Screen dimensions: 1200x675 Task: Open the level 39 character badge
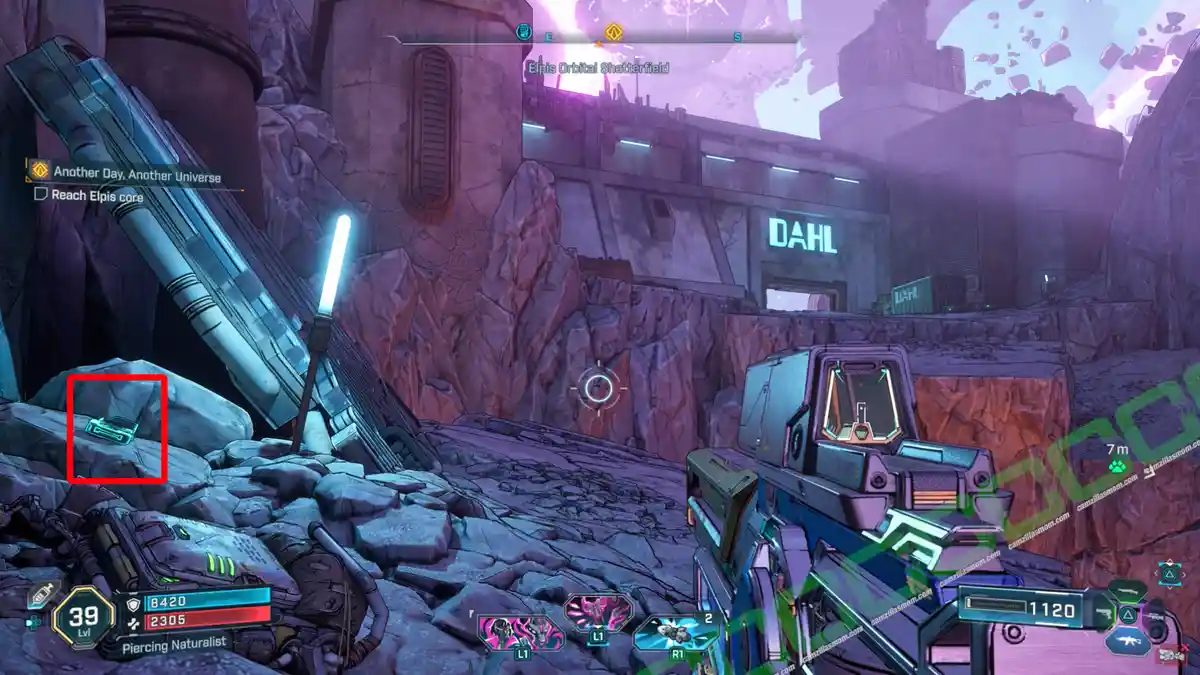click(83, 613)
